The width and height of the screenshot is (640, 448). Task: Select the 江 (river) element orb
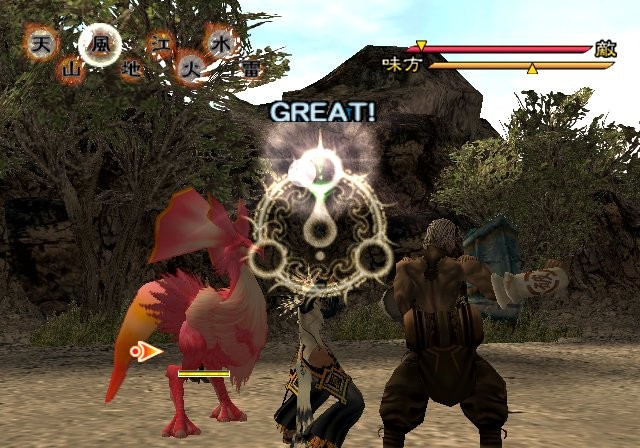pos(160,44)
